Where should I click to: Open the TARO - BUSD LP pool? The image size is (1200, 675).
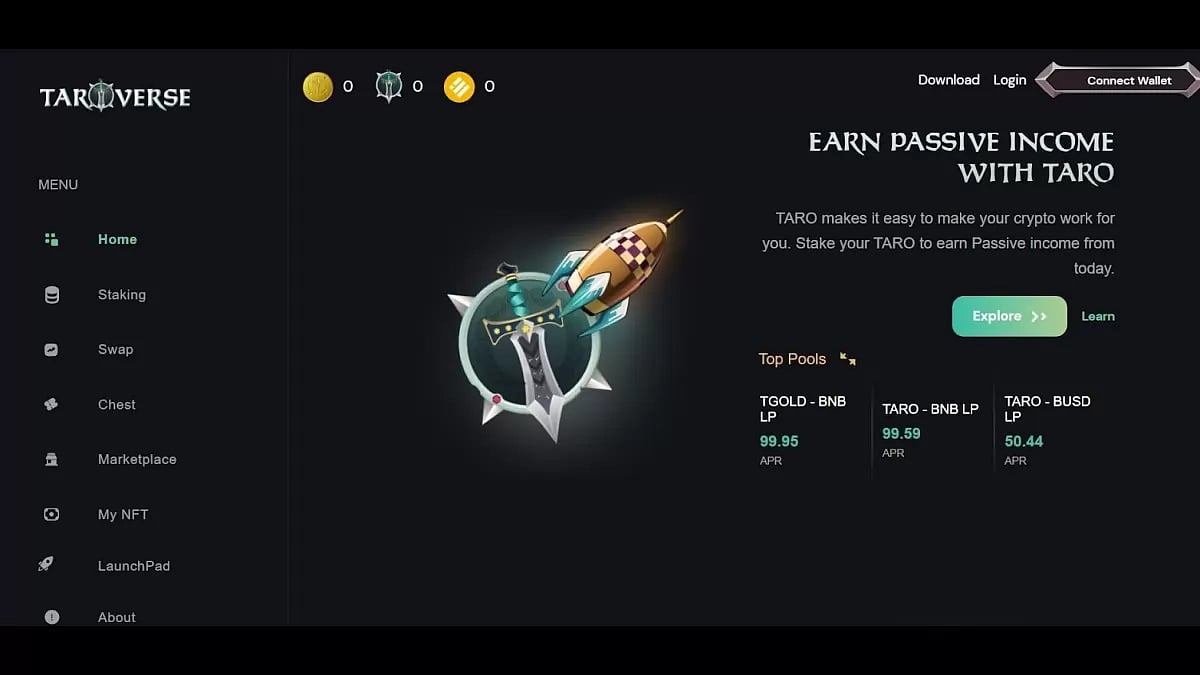[1047, 409]
